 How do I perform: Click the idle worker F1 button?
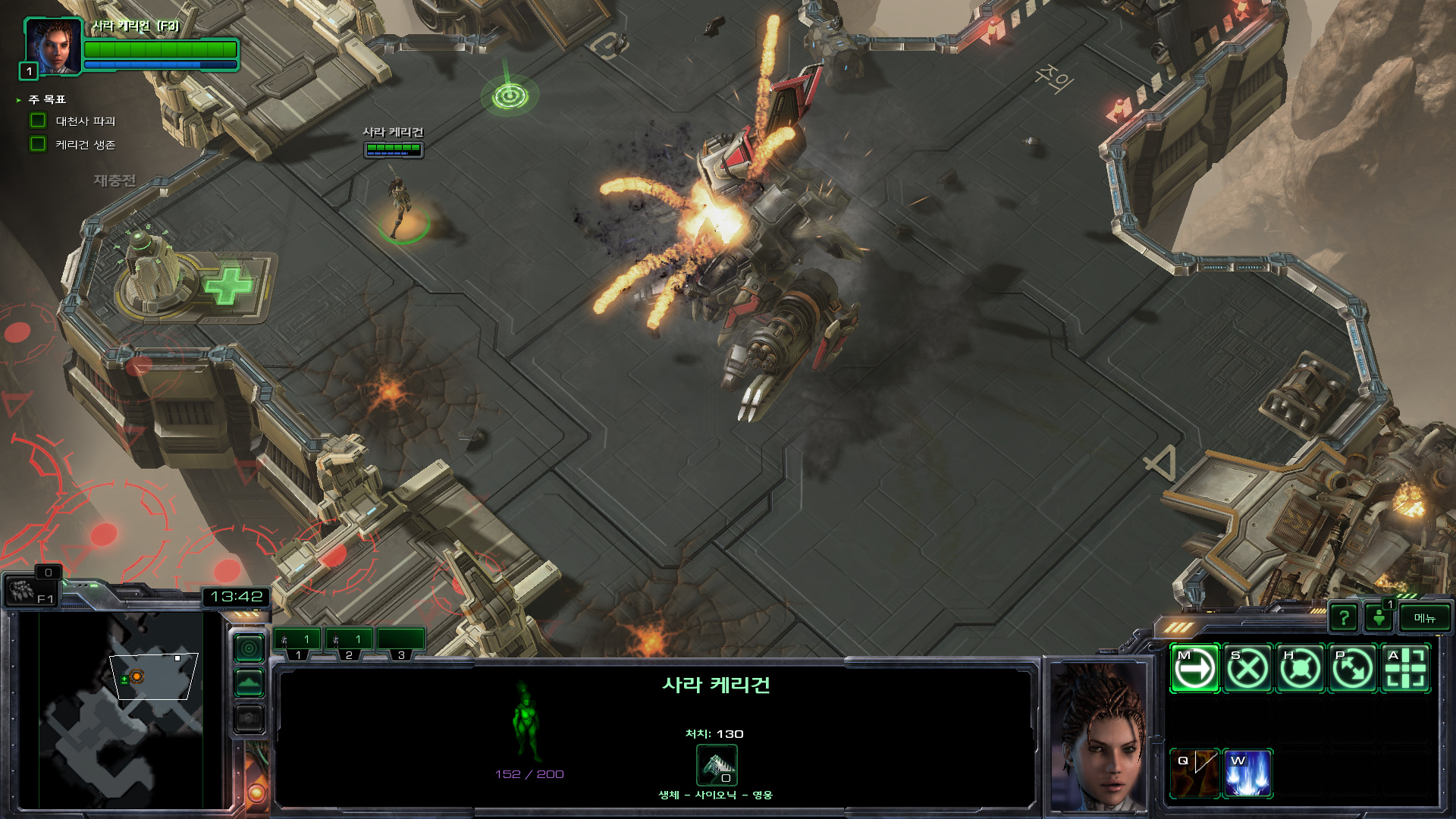pos(30,591)
